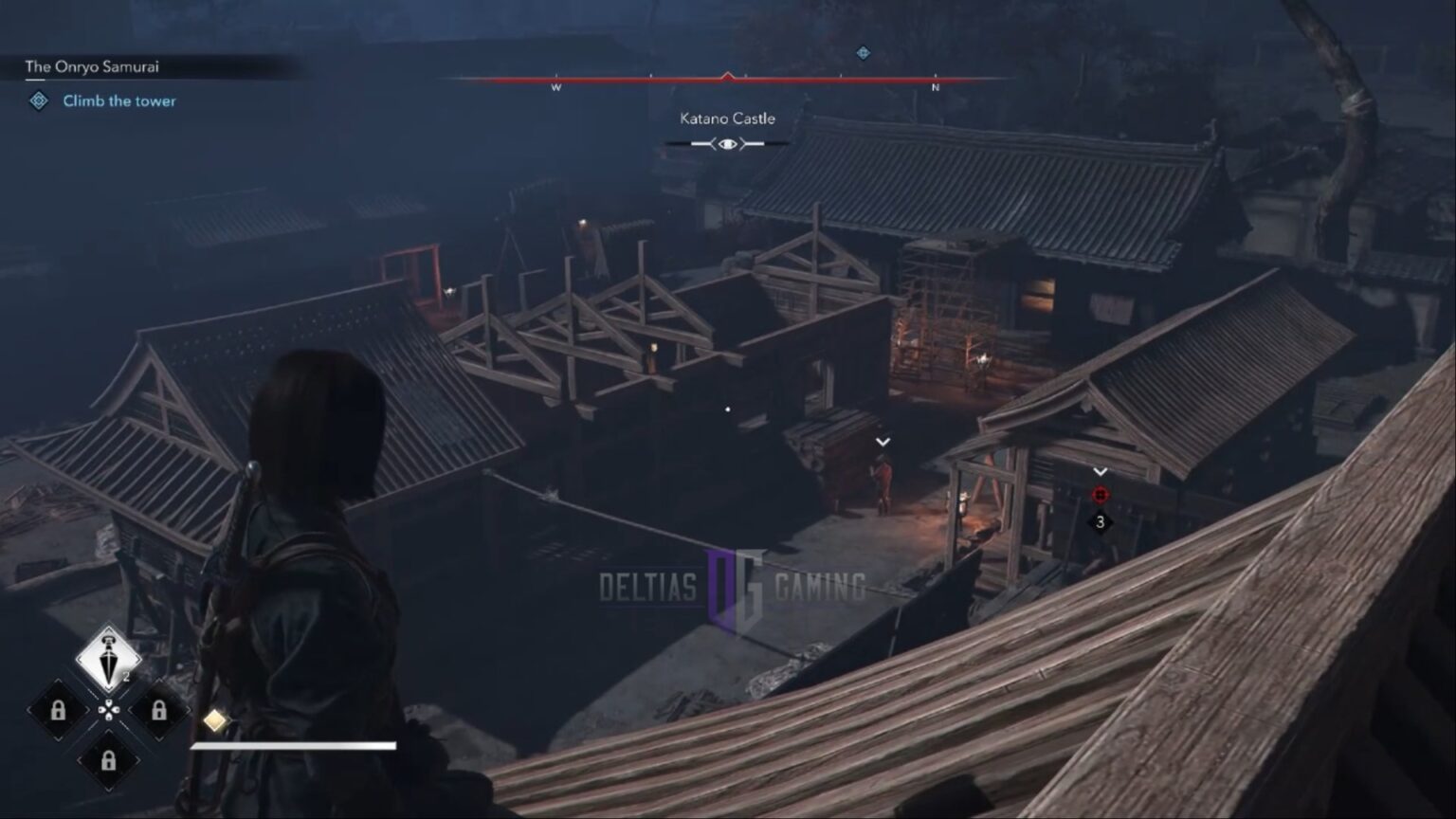Open the W marker on the compass bar
Screen dimensions: 1456x819
pyautogui.click(x=555, y=85)
